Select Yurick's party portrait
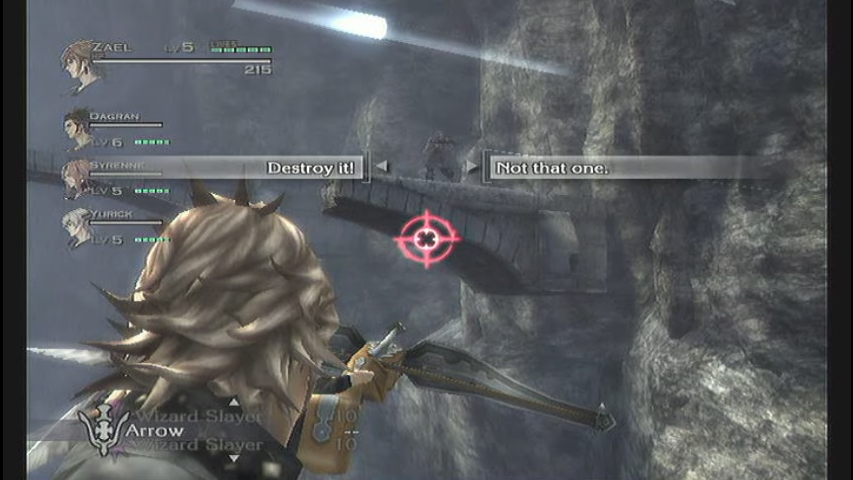853x480 pixels. click(76, 226)
